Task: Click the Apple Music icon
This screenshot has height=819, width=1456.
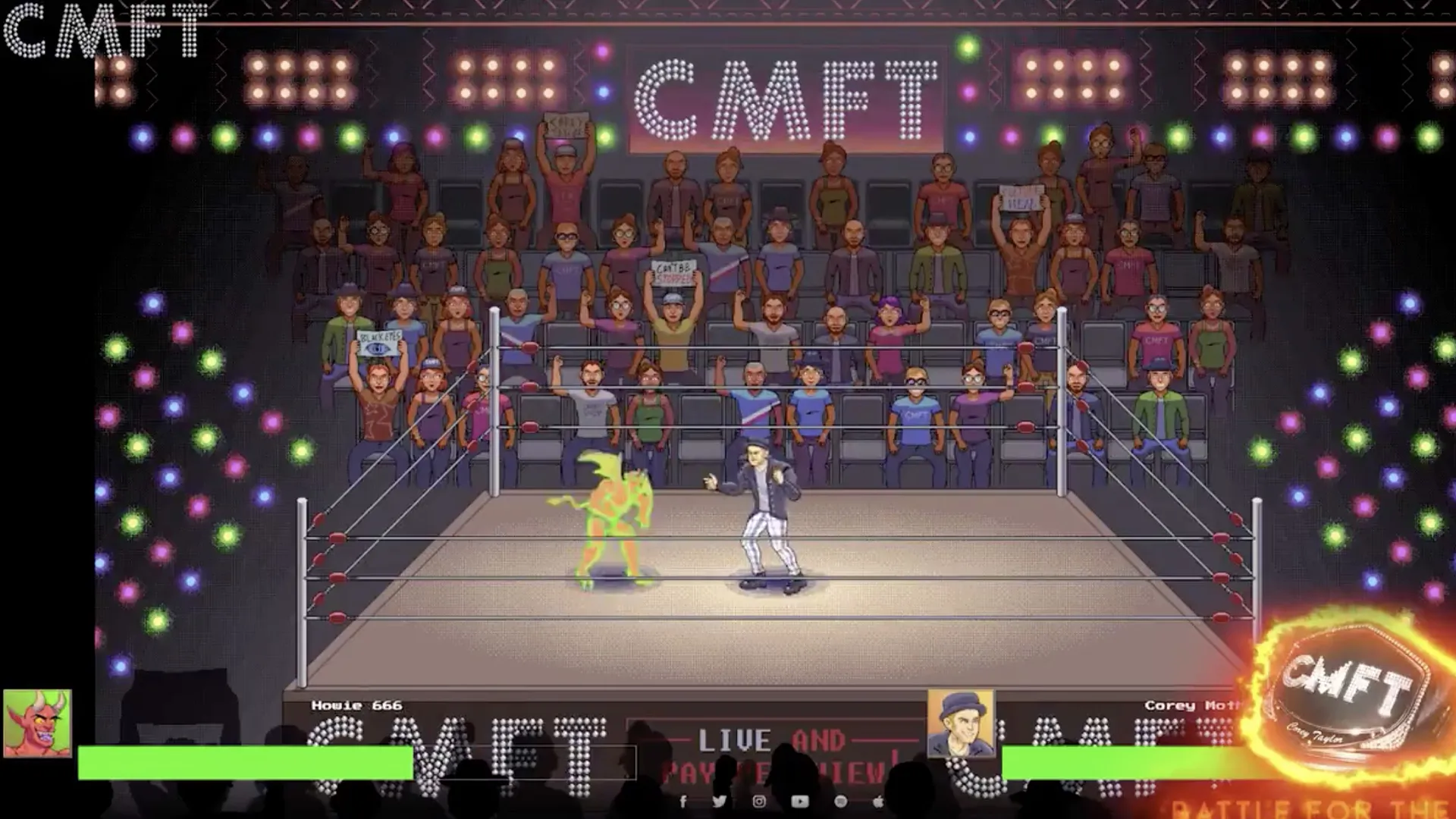Action: 877,802
